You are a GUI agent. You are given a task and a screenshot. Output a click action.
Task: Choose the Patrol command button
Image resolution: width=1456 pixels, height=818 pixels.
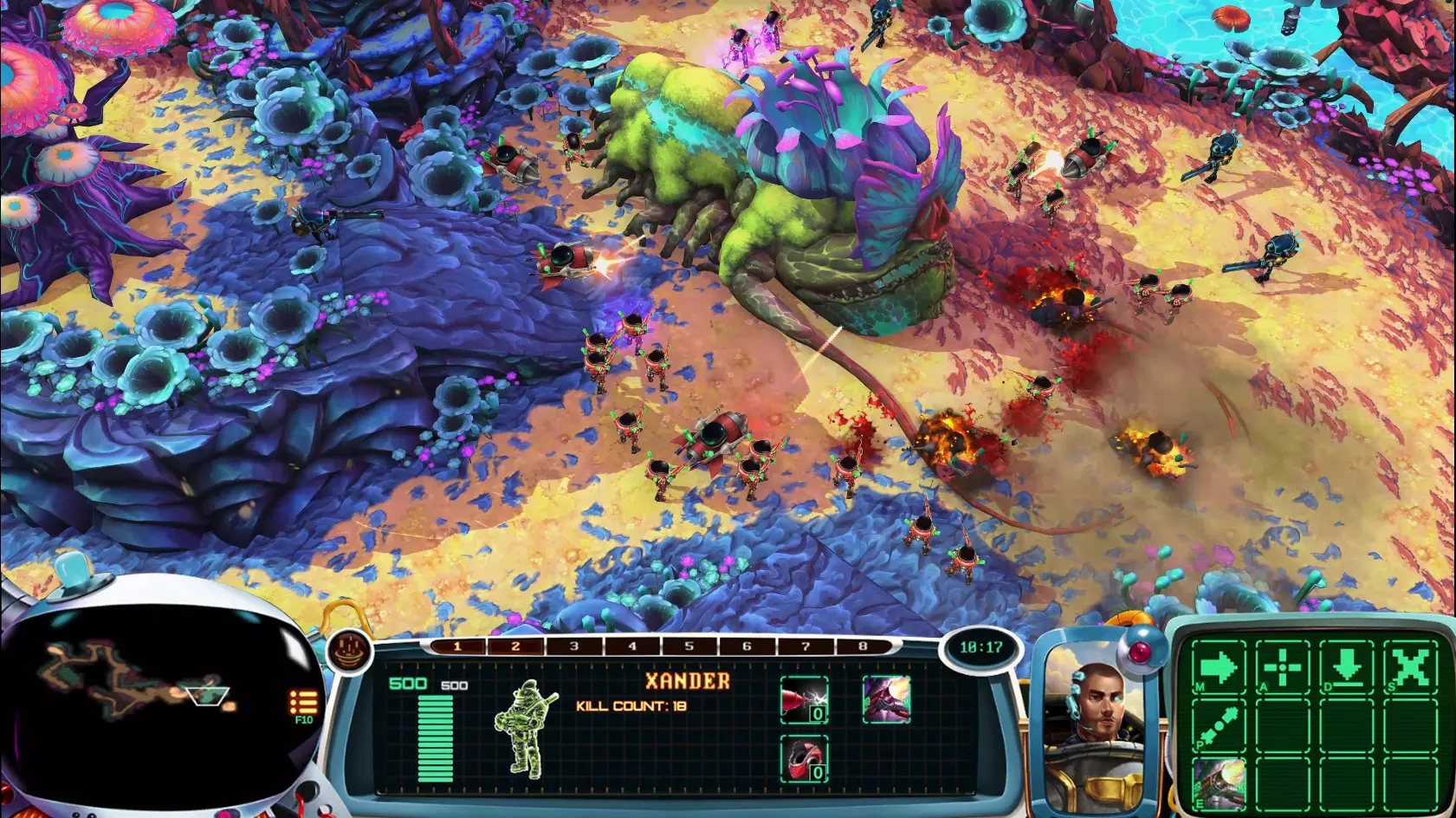coord(1218,726)
